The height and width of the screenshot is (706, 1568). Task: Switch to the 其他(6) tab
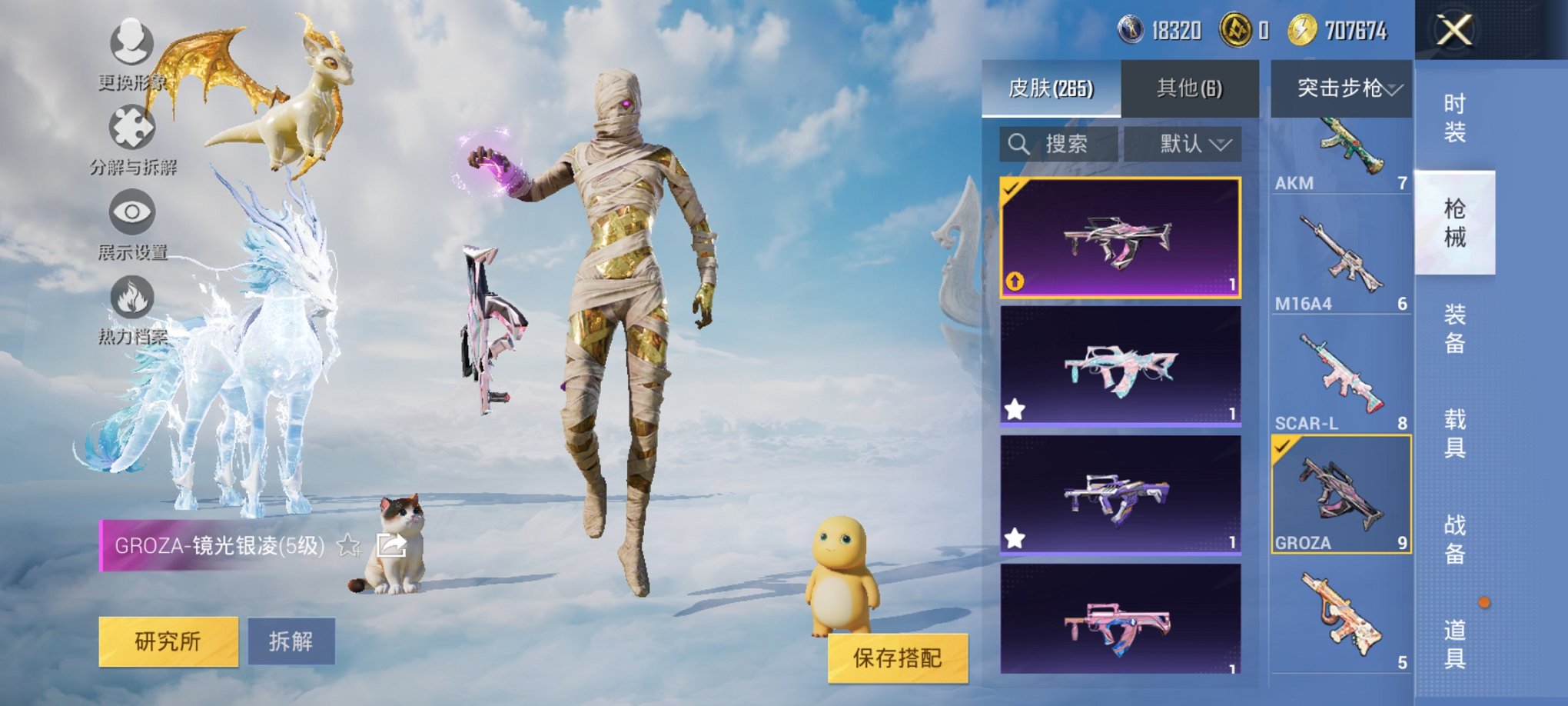pyautogui.click(x=1189, y=88)
